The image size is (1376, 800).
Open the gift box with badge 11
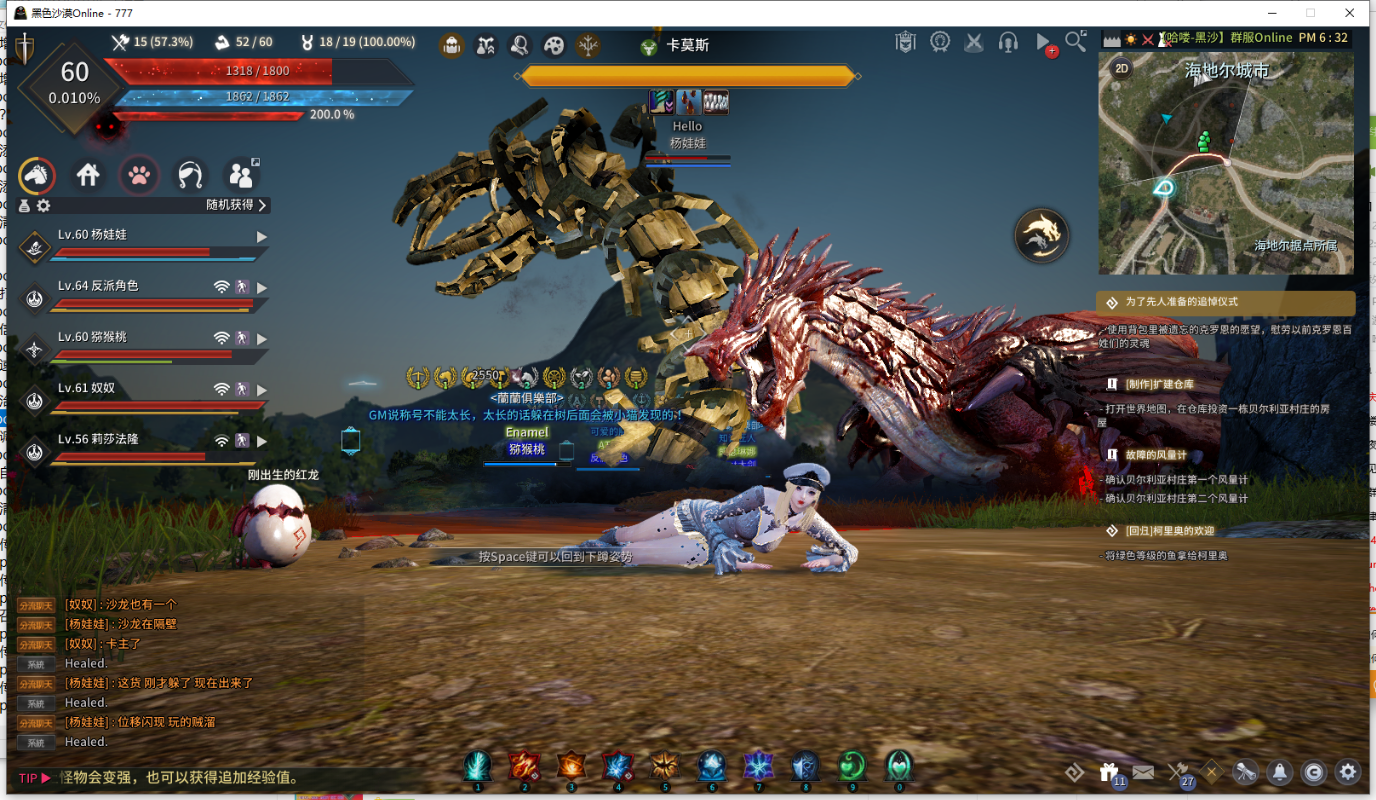click(x=1108, y=772)
